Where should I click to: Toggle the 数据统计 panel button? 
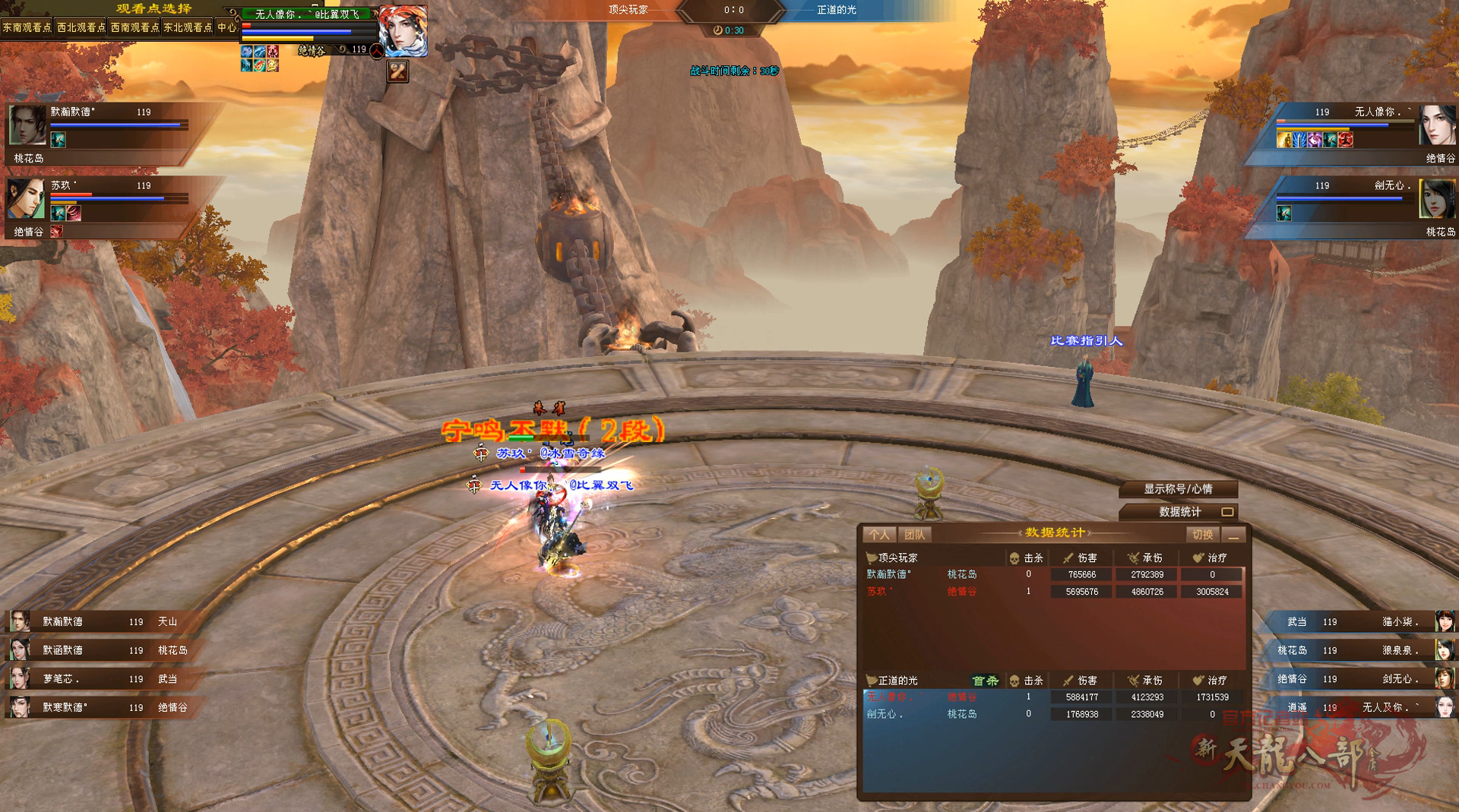pyautogui.click(x=1179, y=512)
